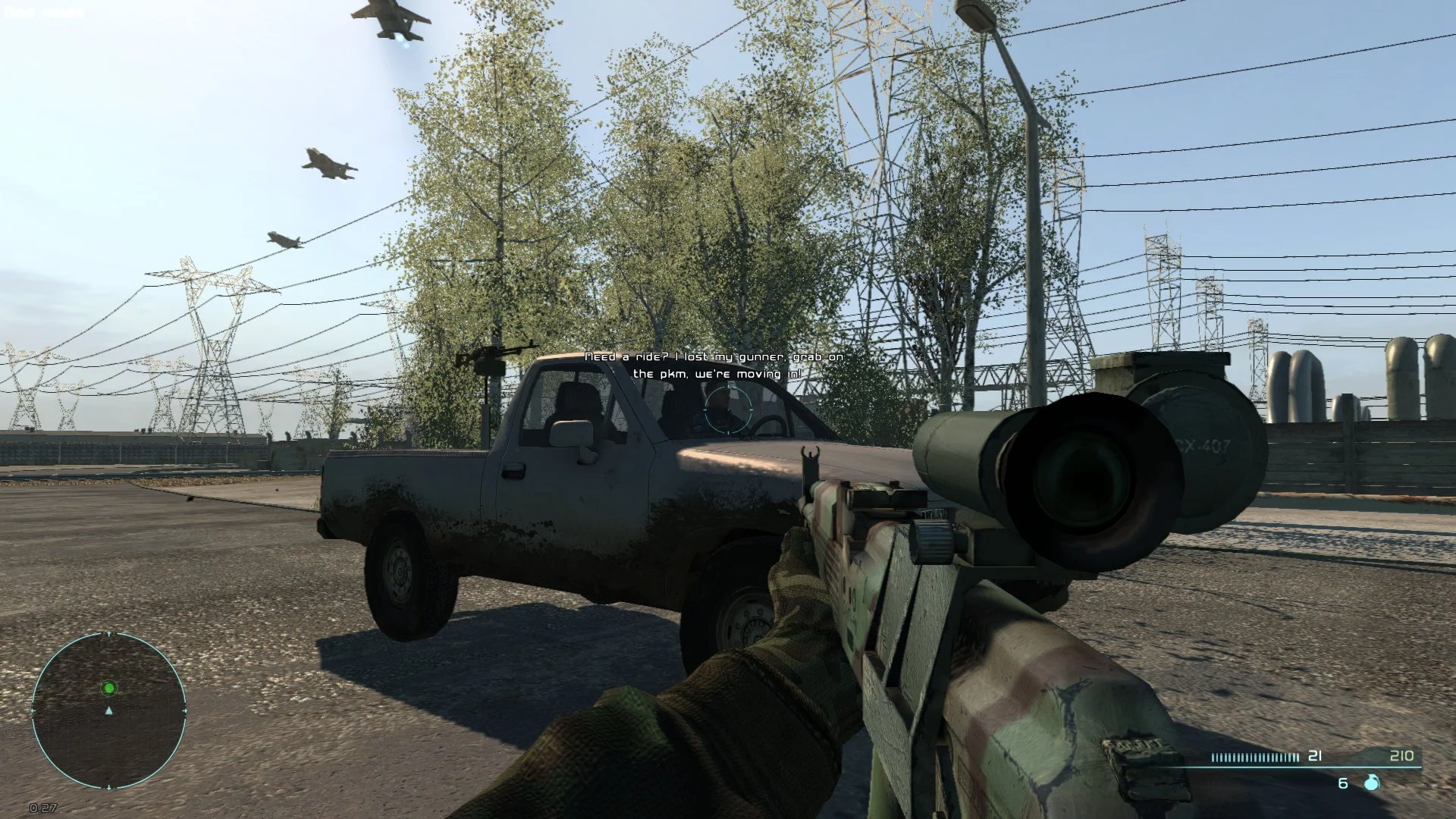Toggle the reserve ammo count of 210
This screenshot has height=819, width=1456.
tap(1403, 756)
